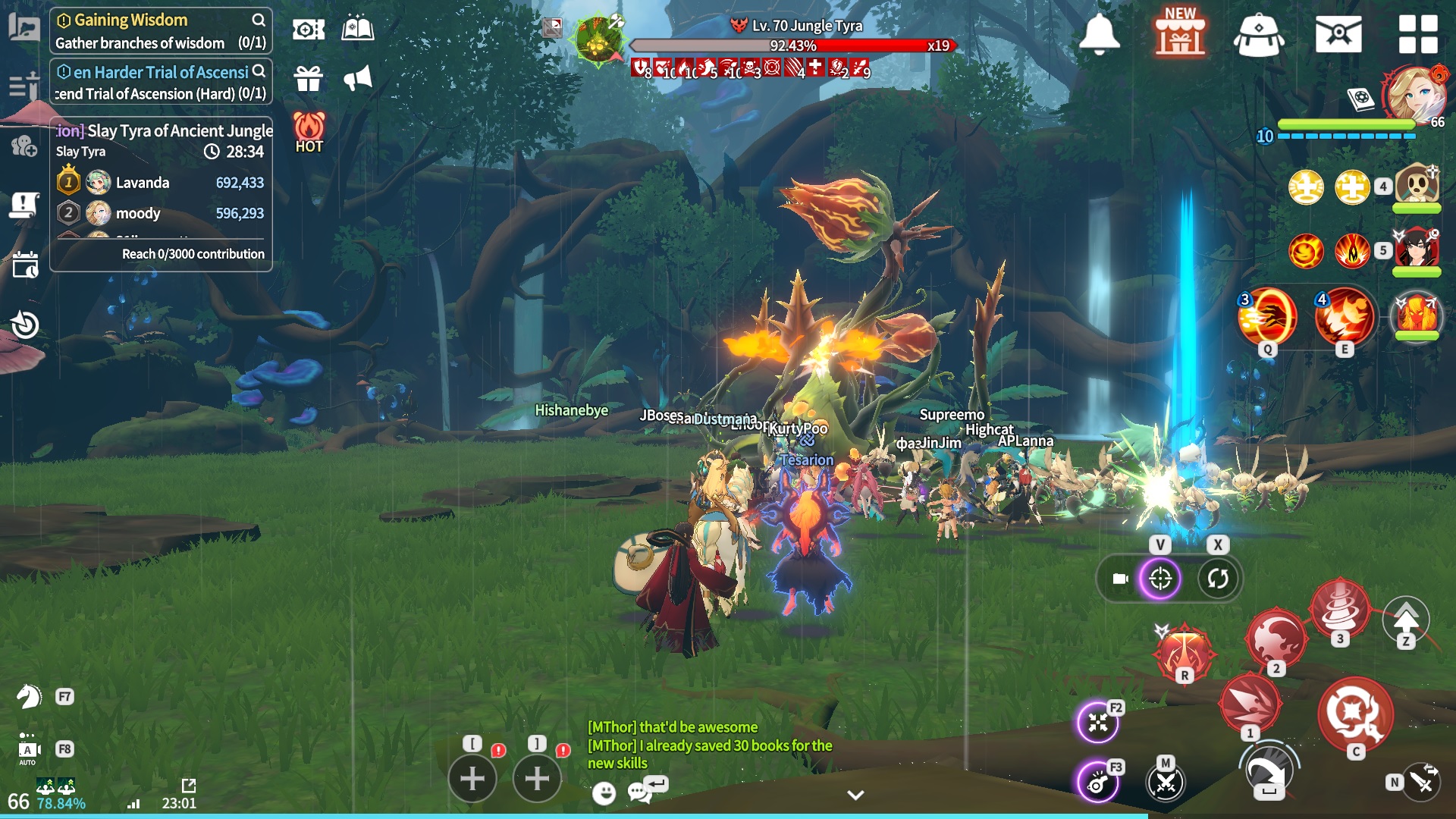Toggle the AUTO battle button
The width and height of the screenshot is (1456, 819).
tap(29, 749)
